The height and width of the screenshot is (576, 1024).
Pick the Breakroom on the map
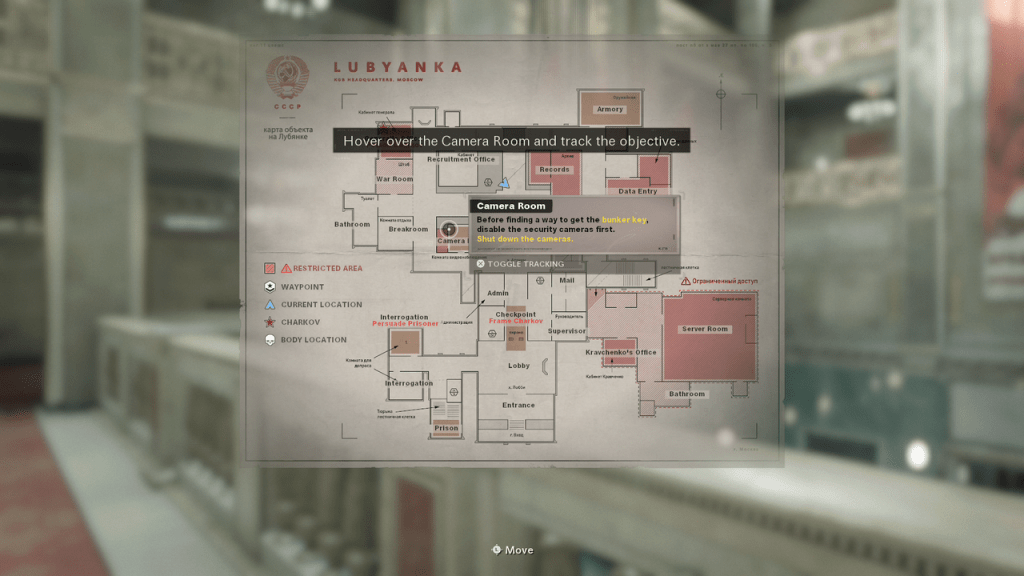pos(408,229)
